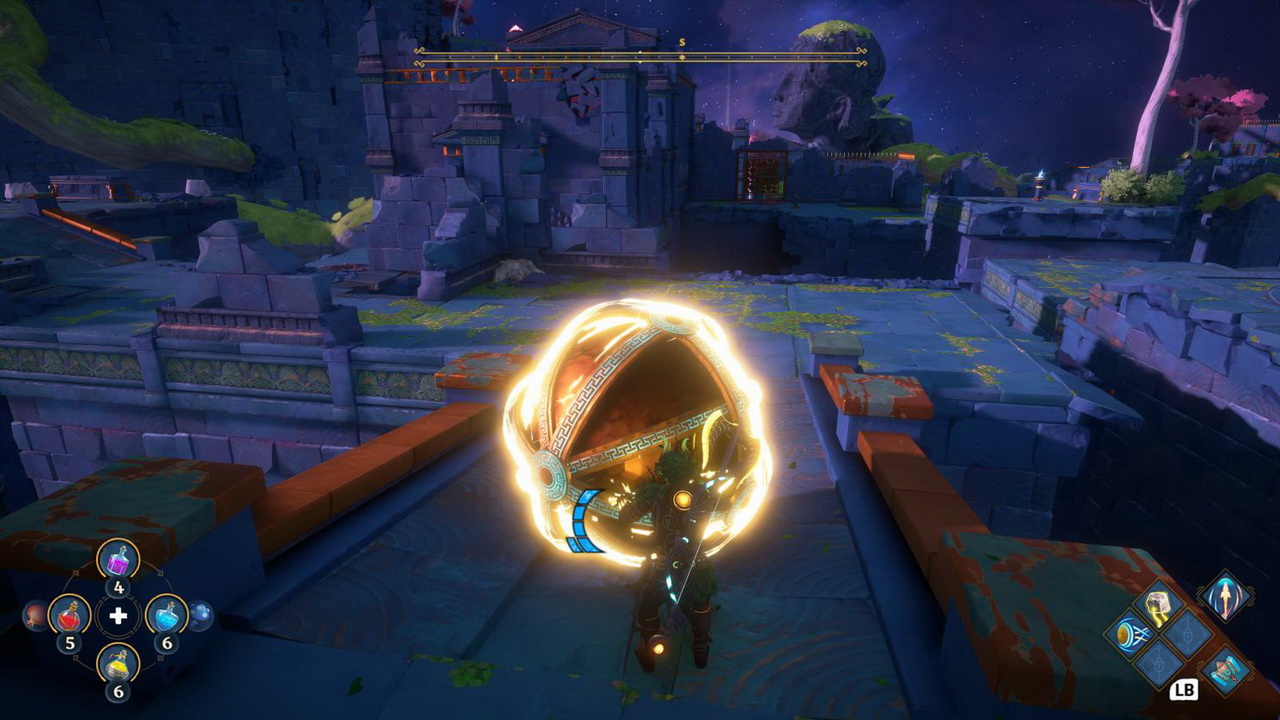Screen dimensions: 1280x720
Task: Activate the boulder-lifting strength ability
Action: coord(1159,603)
